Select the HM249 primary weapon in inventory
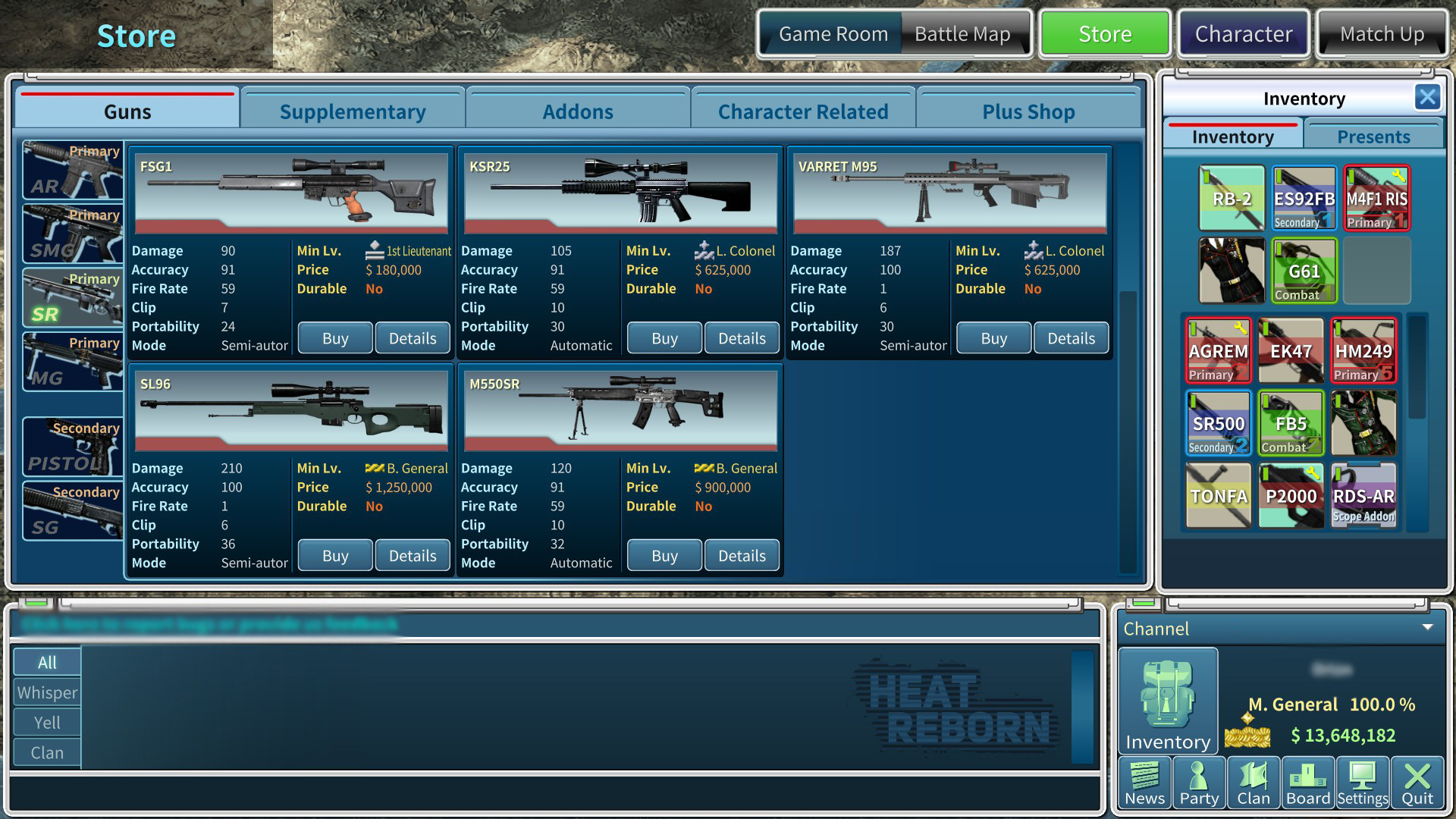The width and height of the screenshot is (1456, 819). pos(1363,350)
